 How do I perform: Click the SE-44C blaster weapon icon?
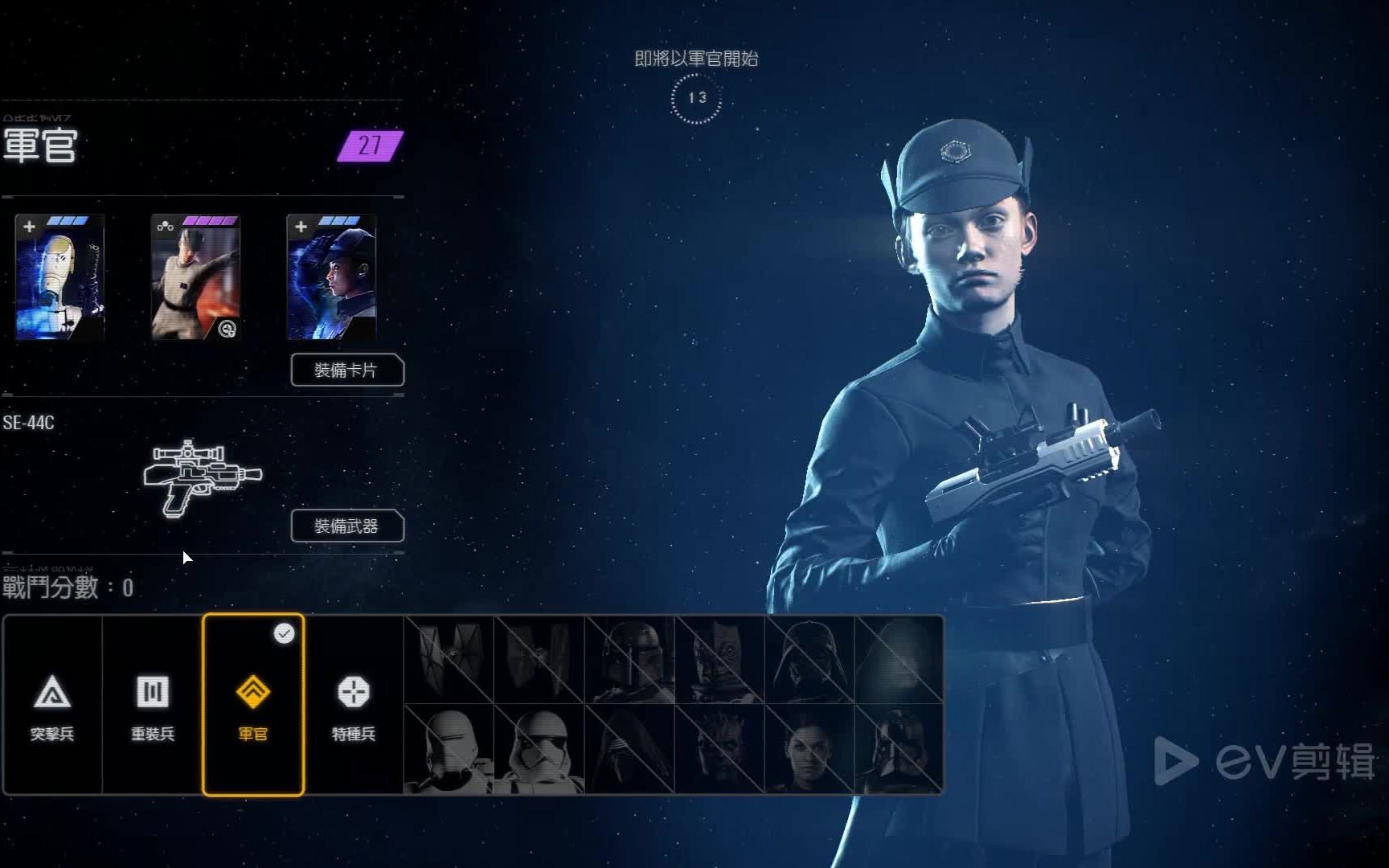tap(203, 477)
